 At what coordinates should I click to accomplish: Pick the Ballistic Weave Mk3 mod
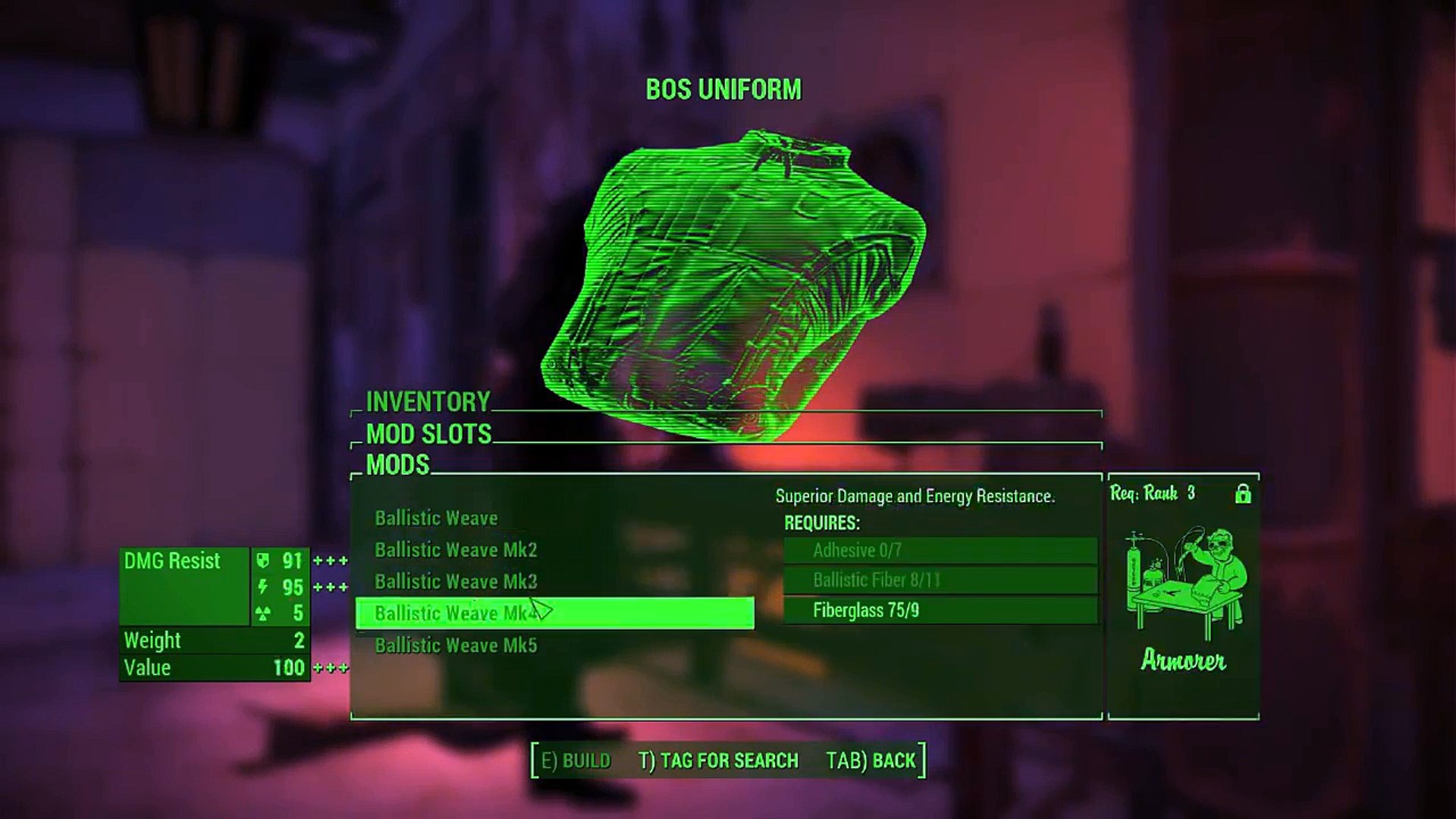[455, 582]
